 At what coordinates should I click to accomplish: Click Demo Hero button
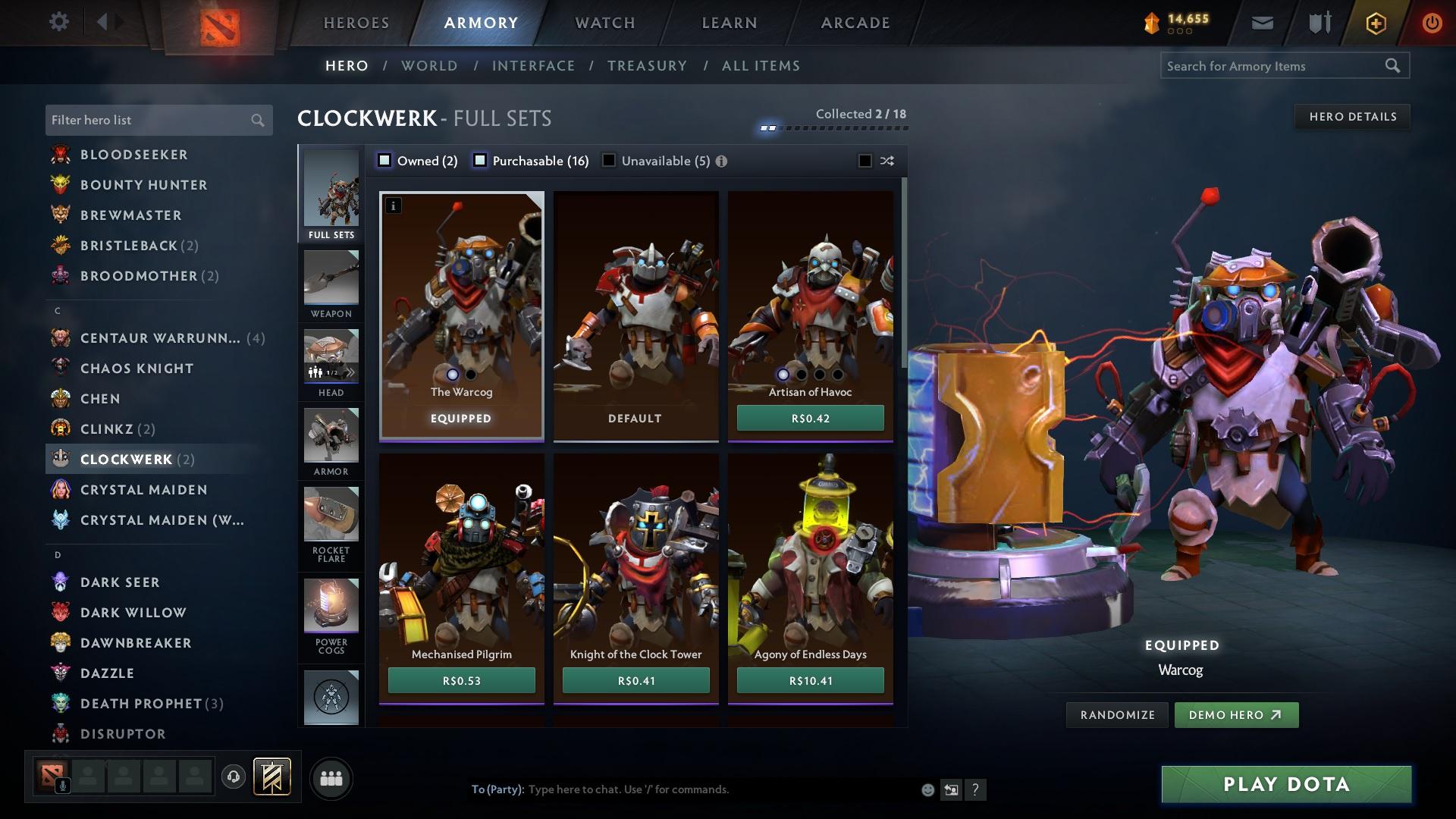[1235, 714]
